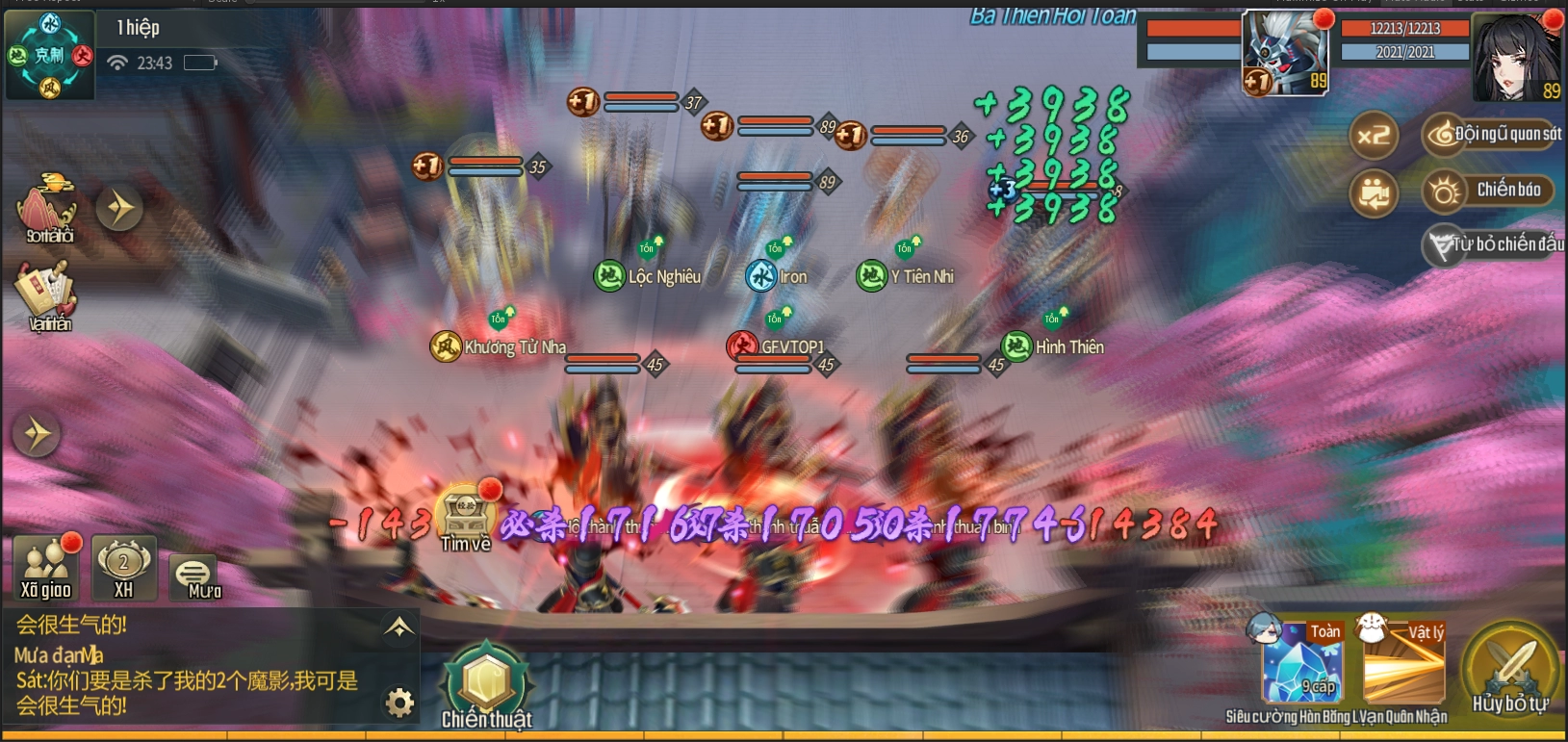
Task: Open the Chiến thuật tactics menu
Action: tap(486, 683)
